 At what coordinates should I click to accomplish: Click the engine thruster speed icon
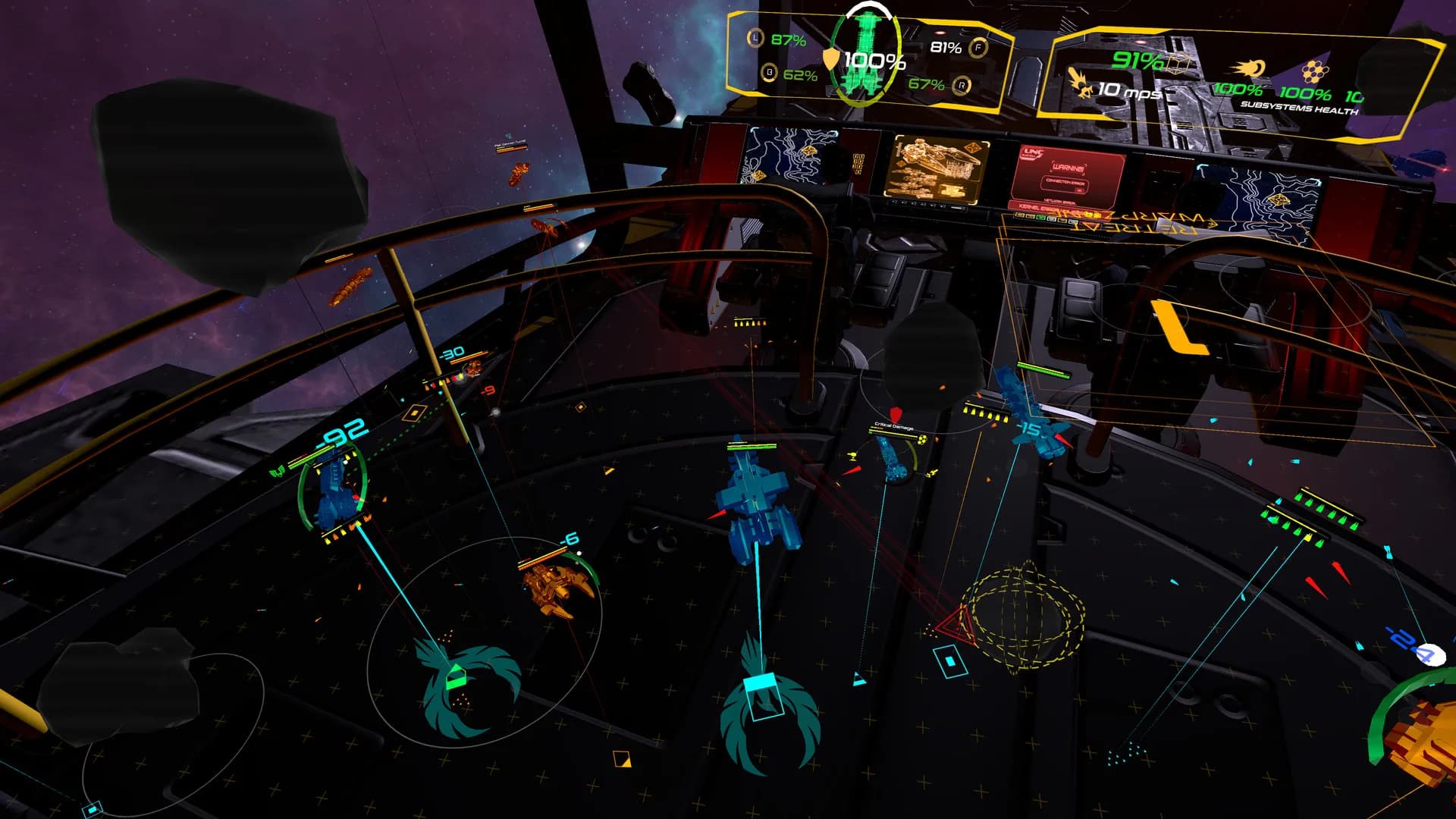click(1081, 83)
